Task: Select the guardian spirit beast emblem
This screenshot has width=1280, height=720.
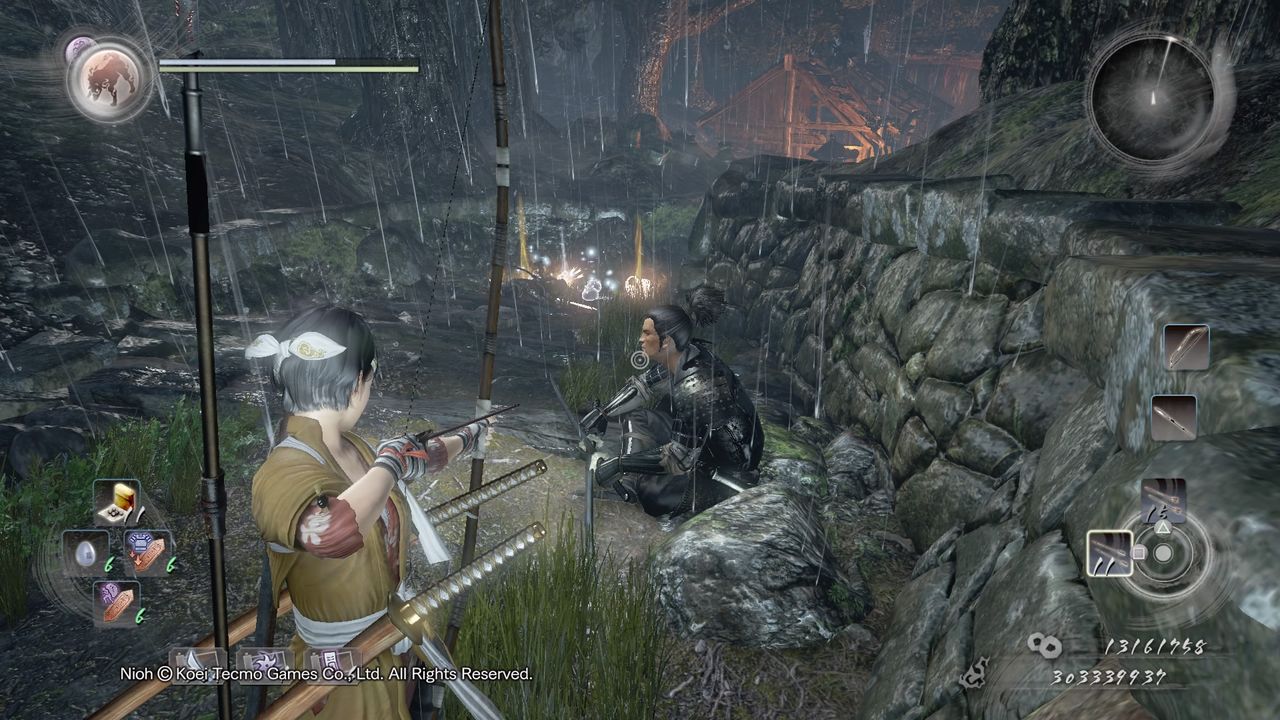Action: pos(110,79)
